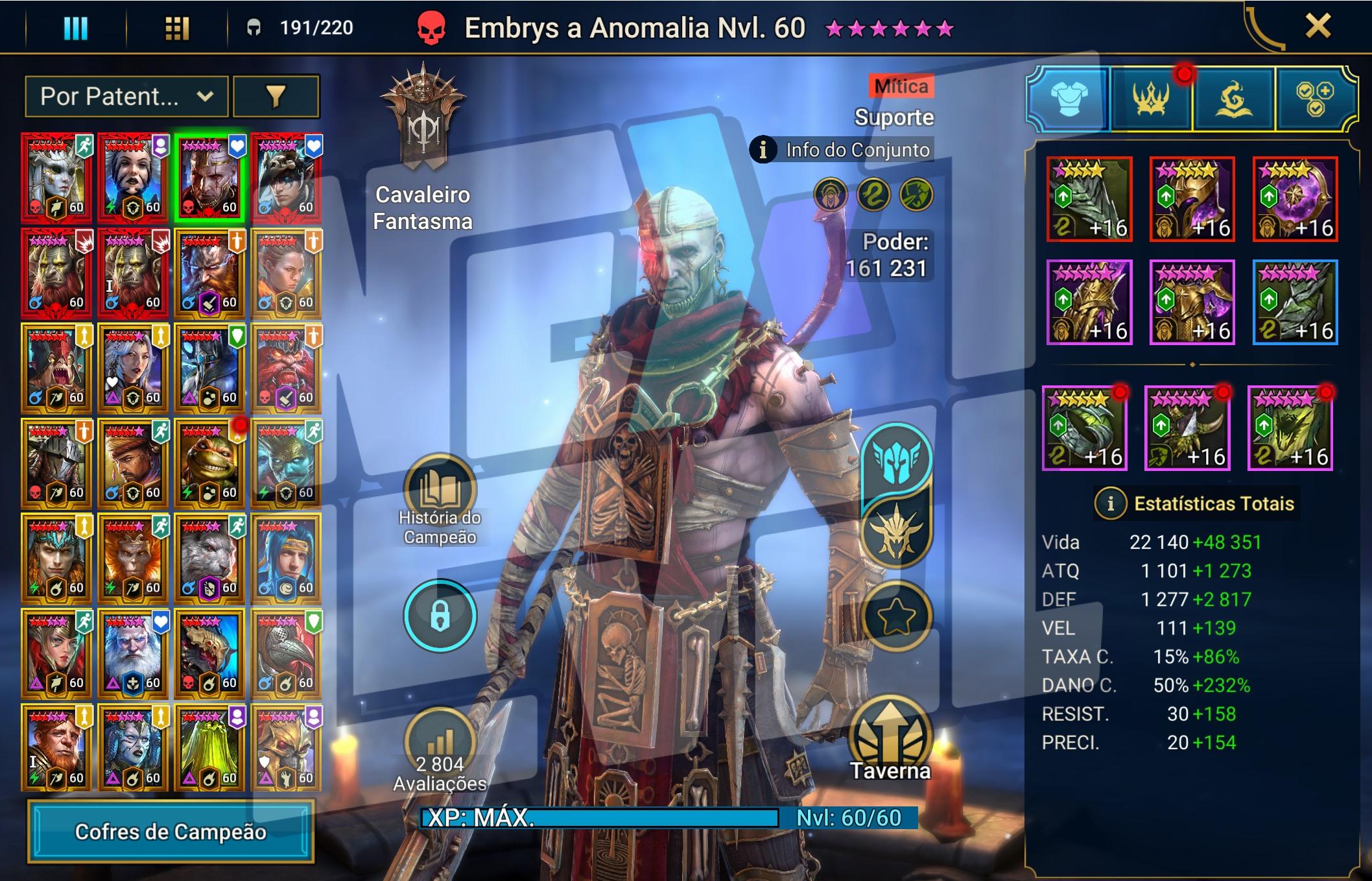
Task: Switch to the grid list view
Action: 176,28
